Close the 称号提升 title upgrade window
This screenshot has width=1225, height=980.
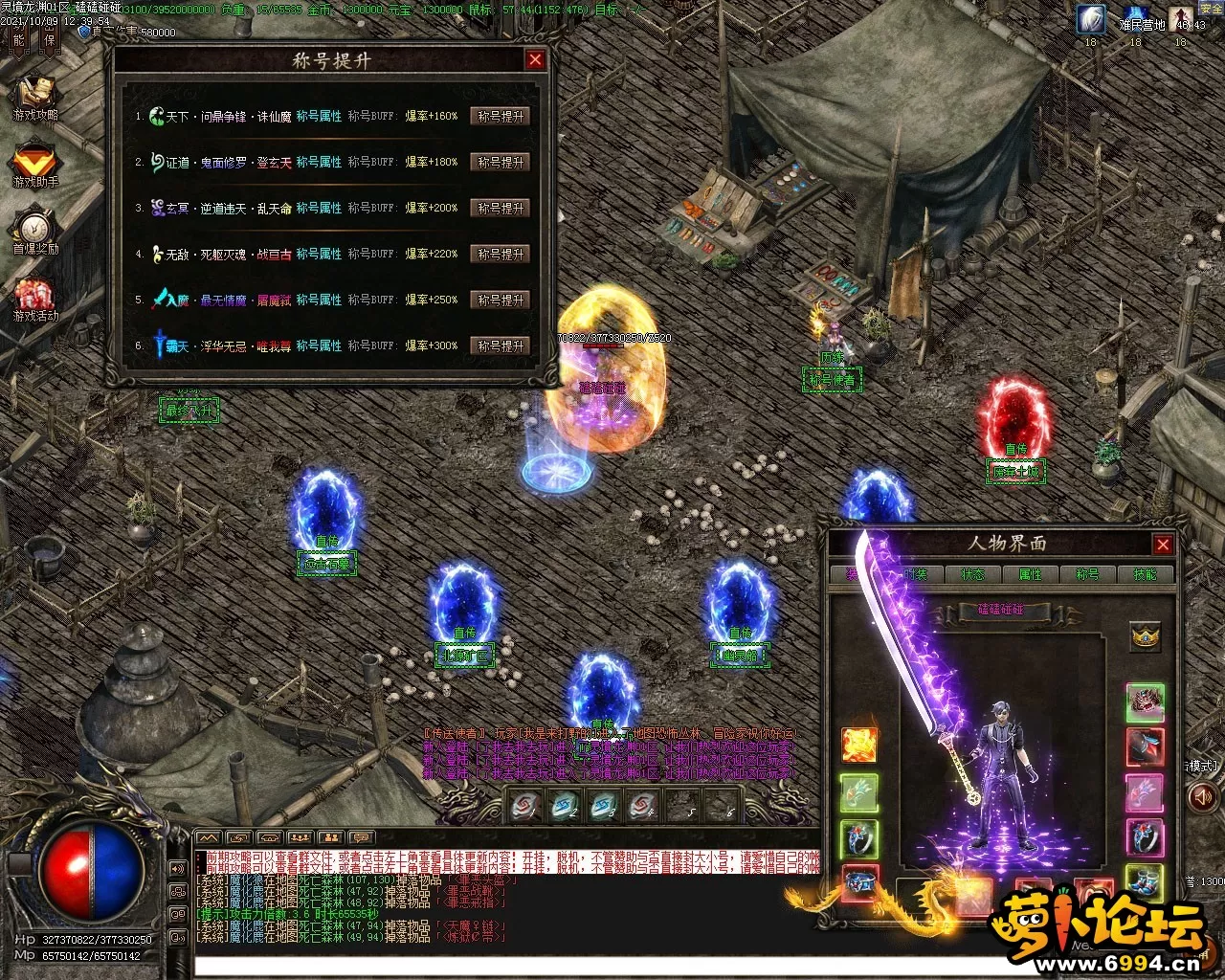click(535, 59)
